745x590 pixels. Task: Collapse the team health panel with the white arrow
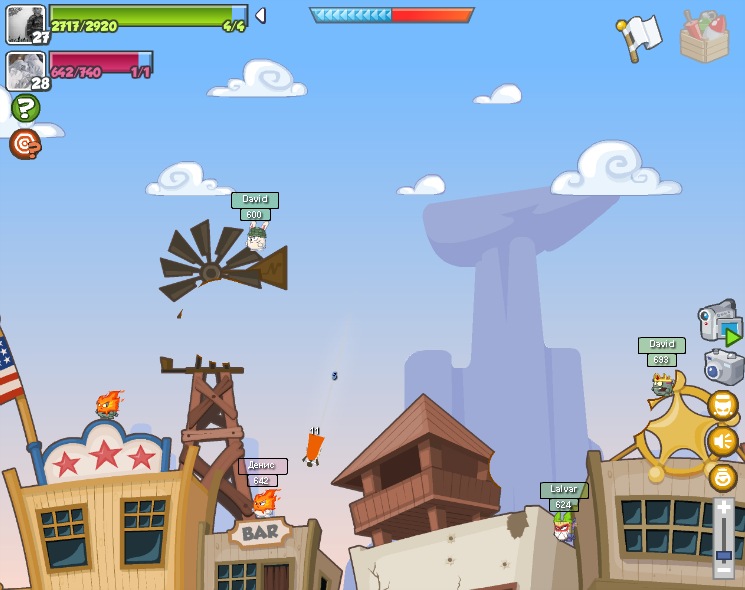[x=260, y=15]
